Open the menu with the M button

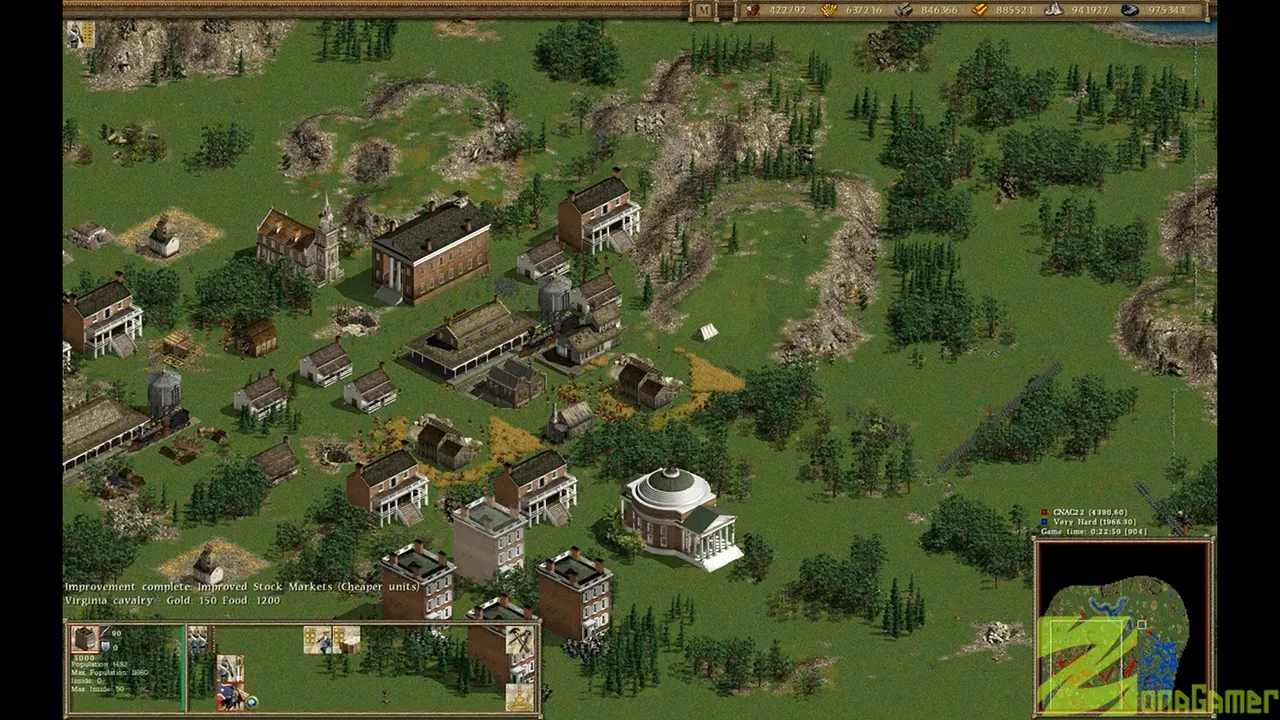704,11
